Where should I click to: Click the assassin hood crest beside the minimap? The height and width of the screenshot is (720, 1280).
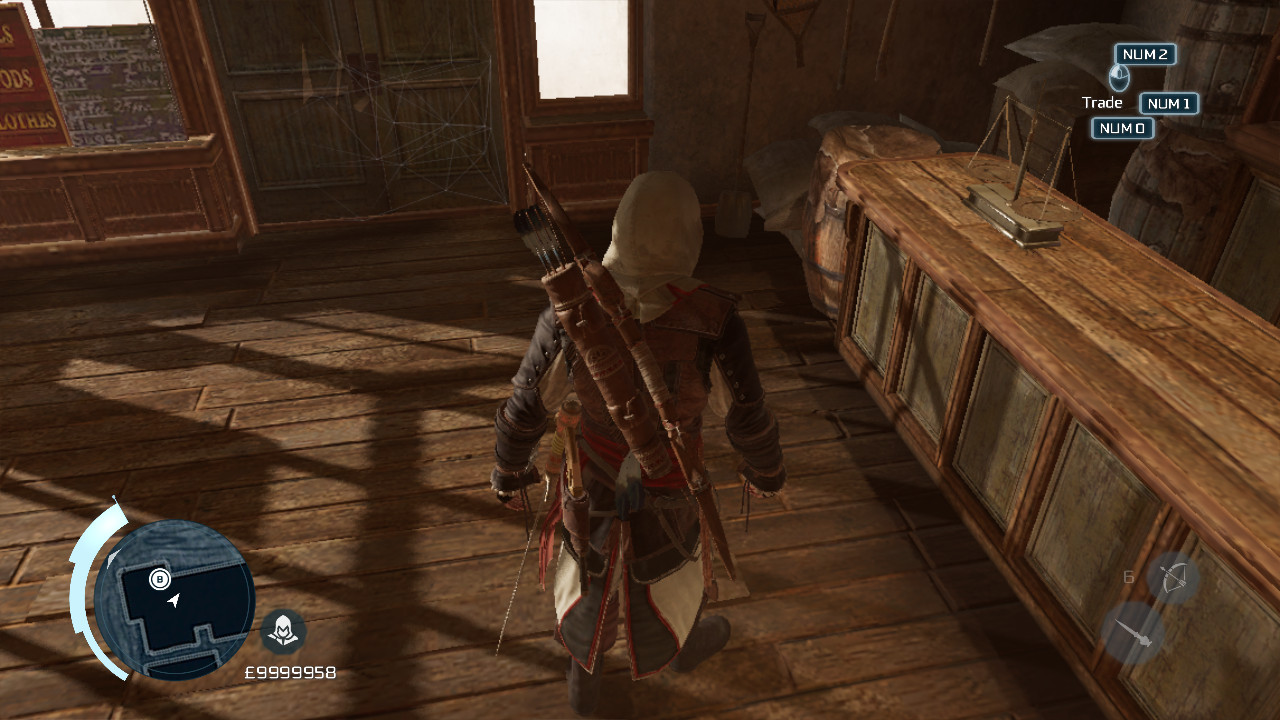click(285, 631)
